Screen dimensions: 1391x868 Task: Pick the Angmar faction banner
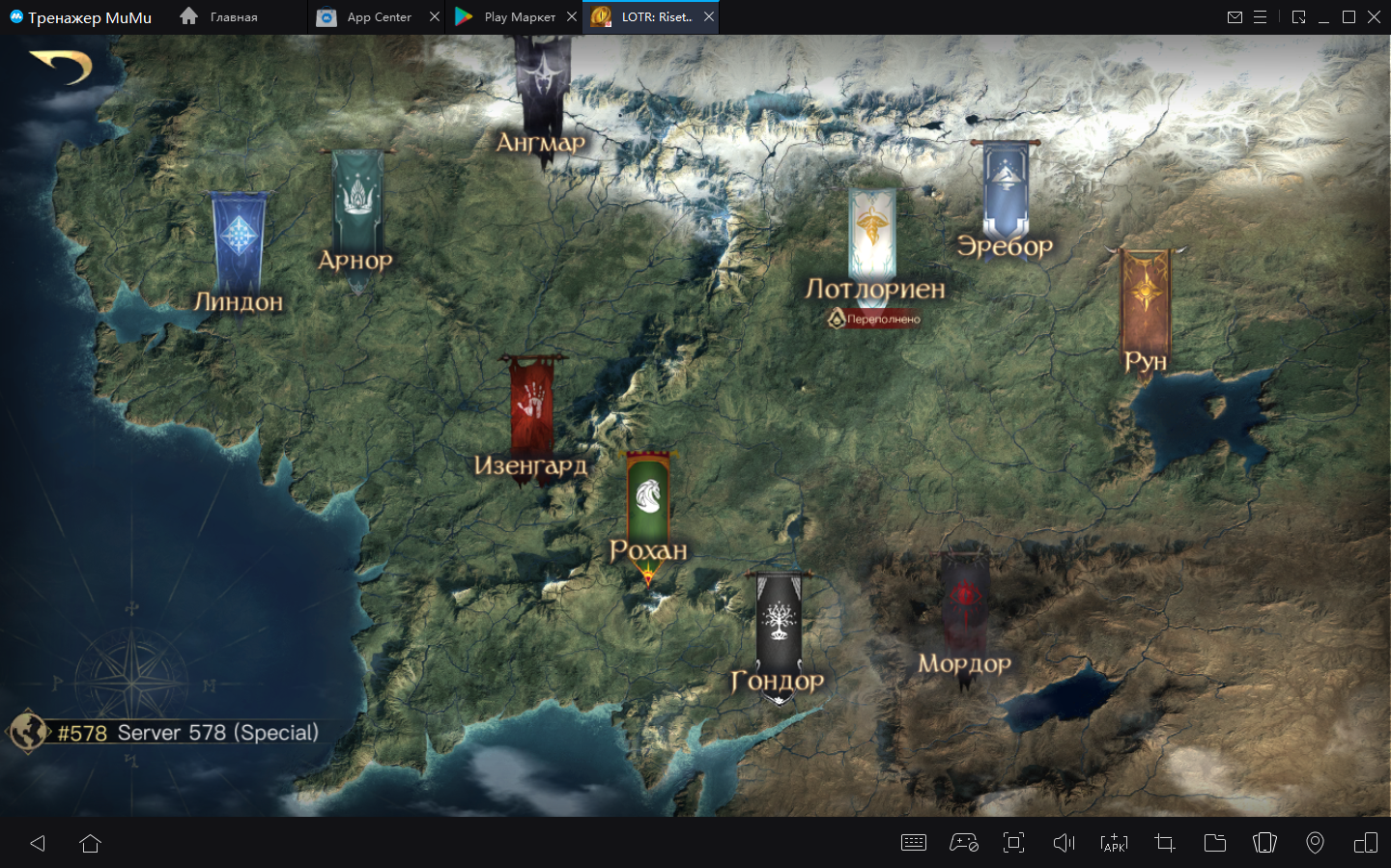pos(542,87)
